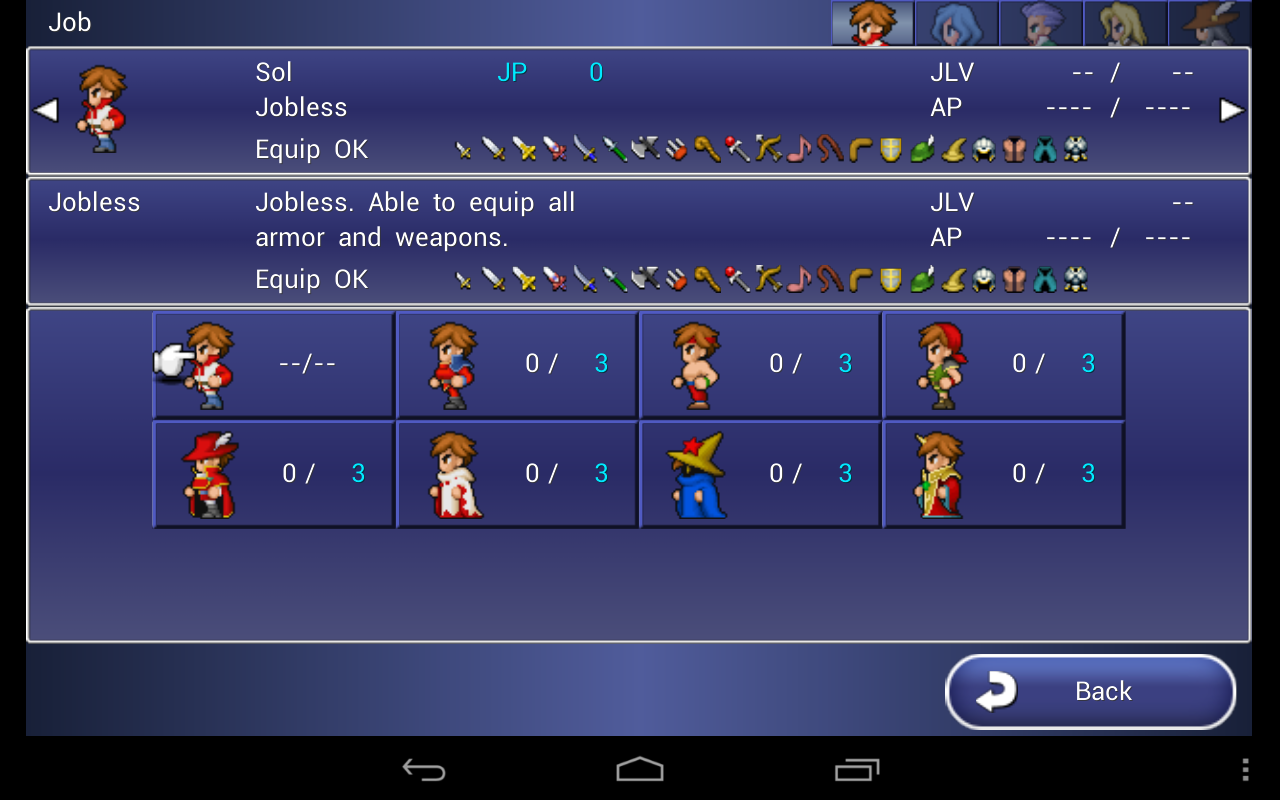Select the Black Mage job
Image resolution: width=1280 pixels, height=800 pixels.
[760, 473]
